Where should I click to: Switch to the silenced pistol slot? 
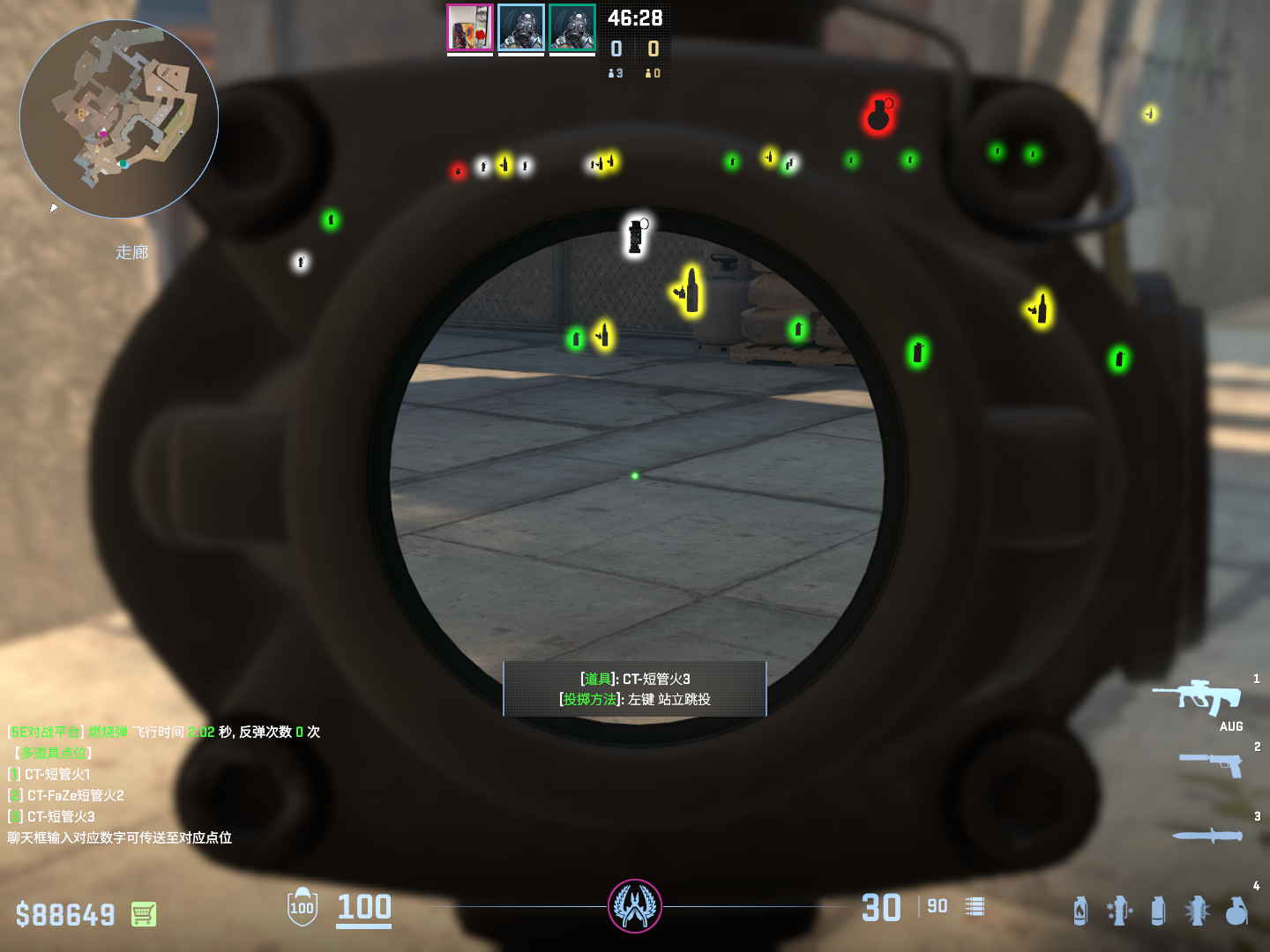tap(1211, 763)
